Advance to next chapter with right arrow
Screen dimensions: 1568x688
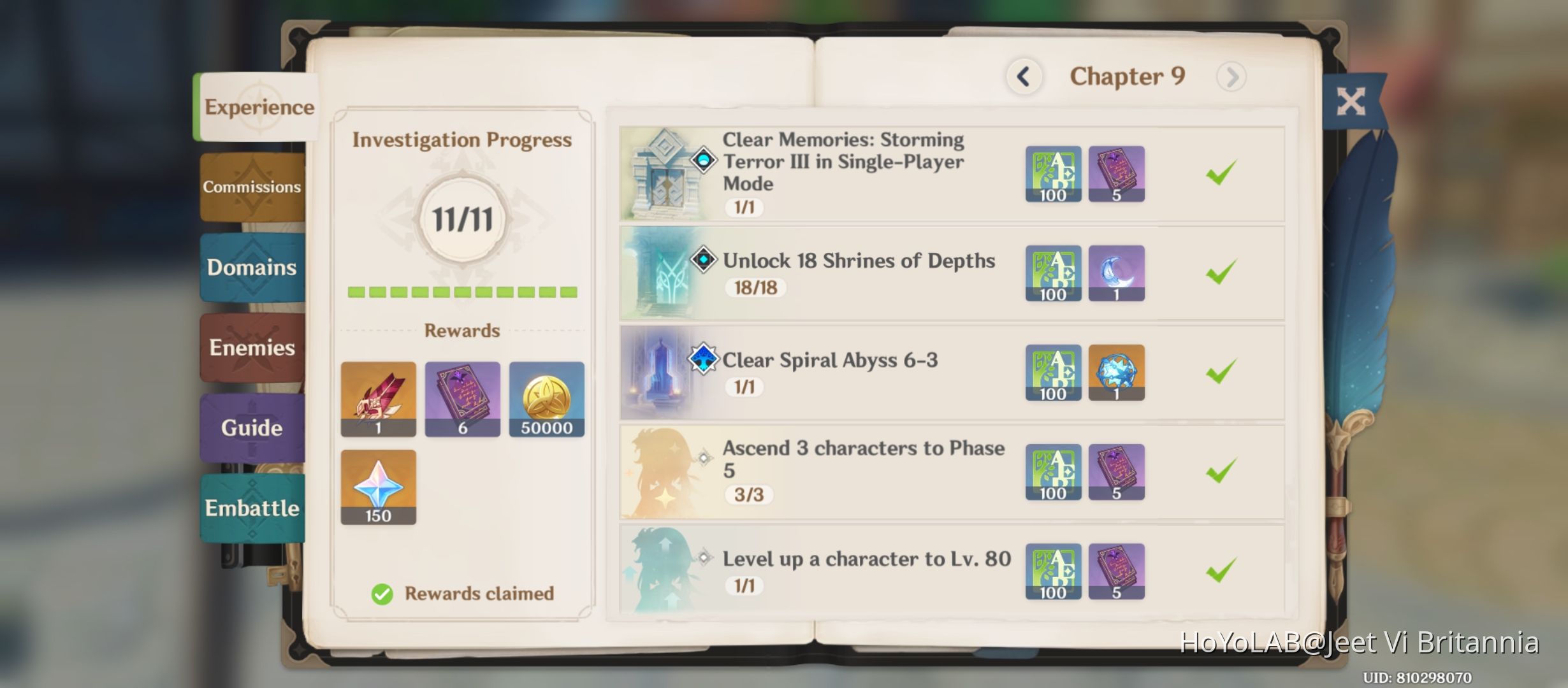1231,76
